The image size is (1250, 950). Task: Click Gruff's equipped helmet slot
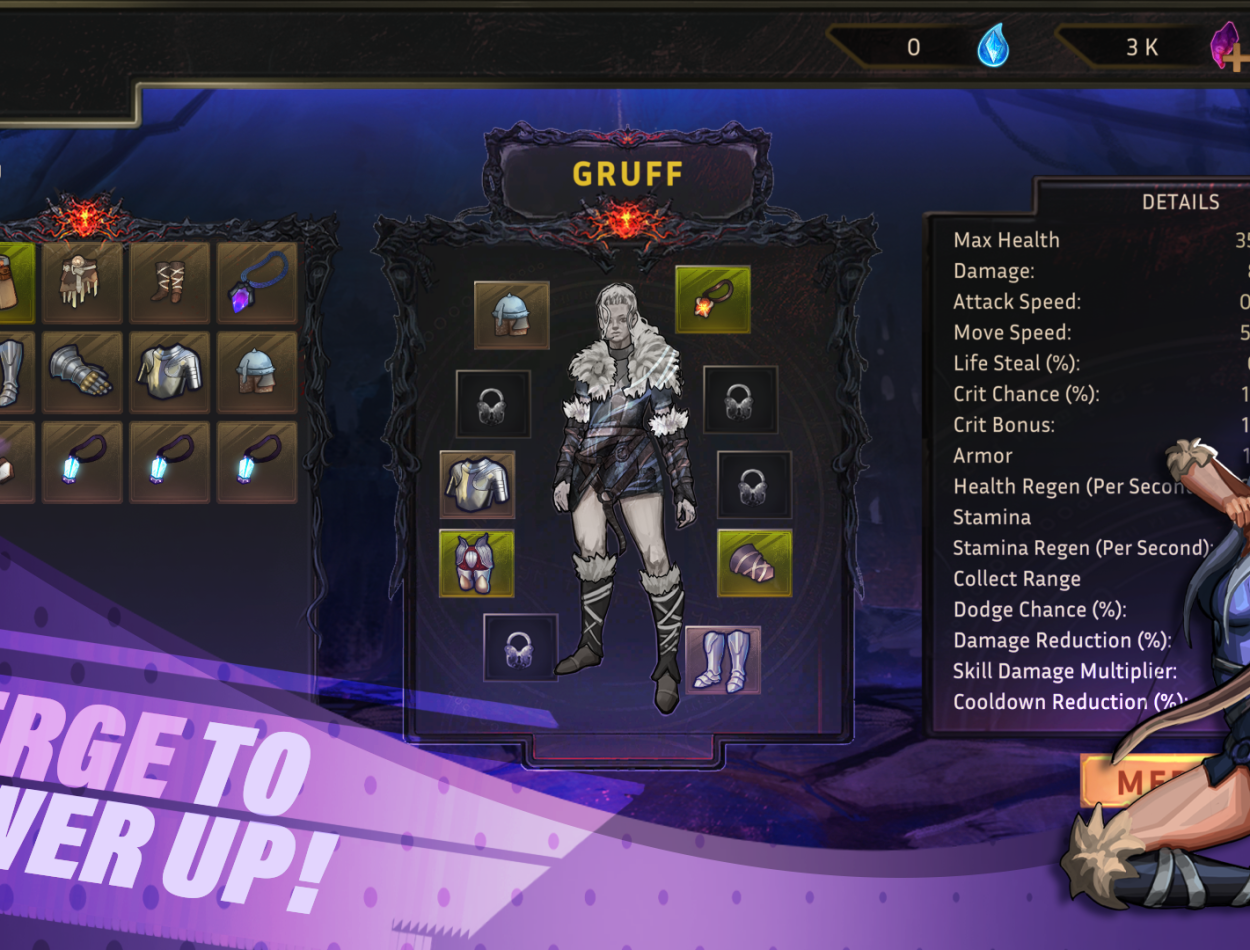pyautogui.click(x=511, y=315)
